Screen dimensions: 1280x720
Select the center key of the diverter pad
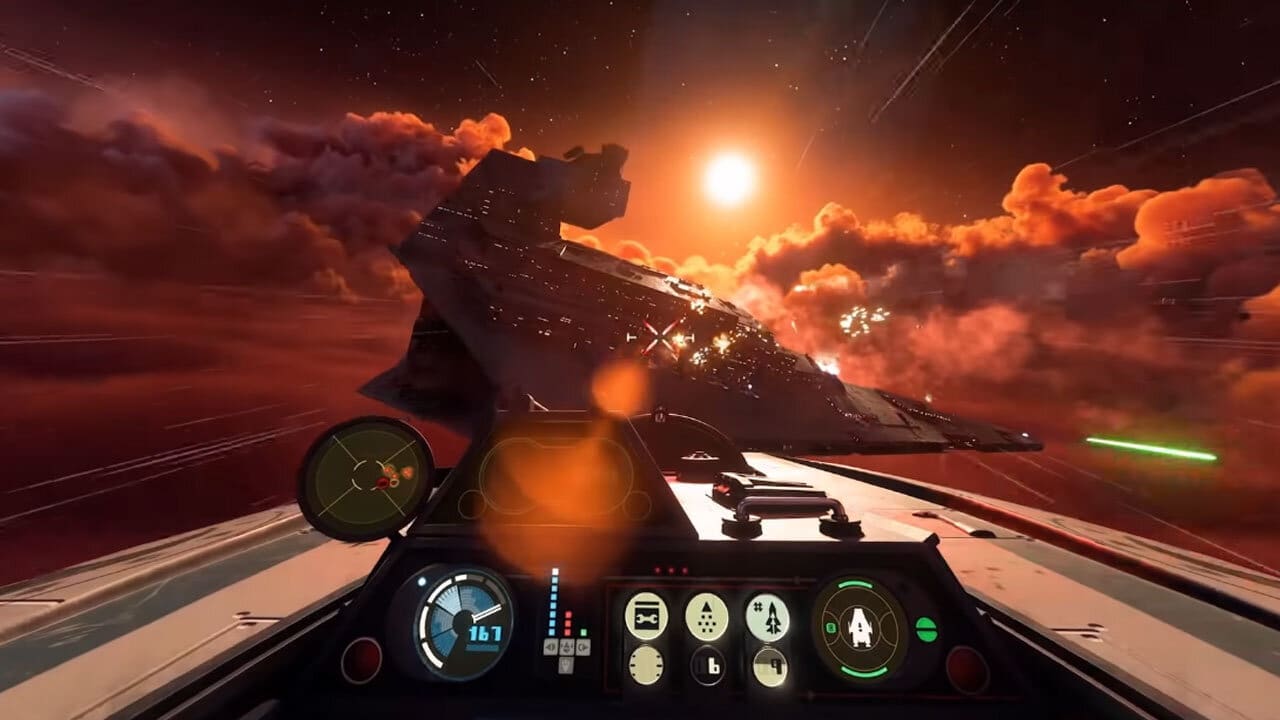[566, 646]
